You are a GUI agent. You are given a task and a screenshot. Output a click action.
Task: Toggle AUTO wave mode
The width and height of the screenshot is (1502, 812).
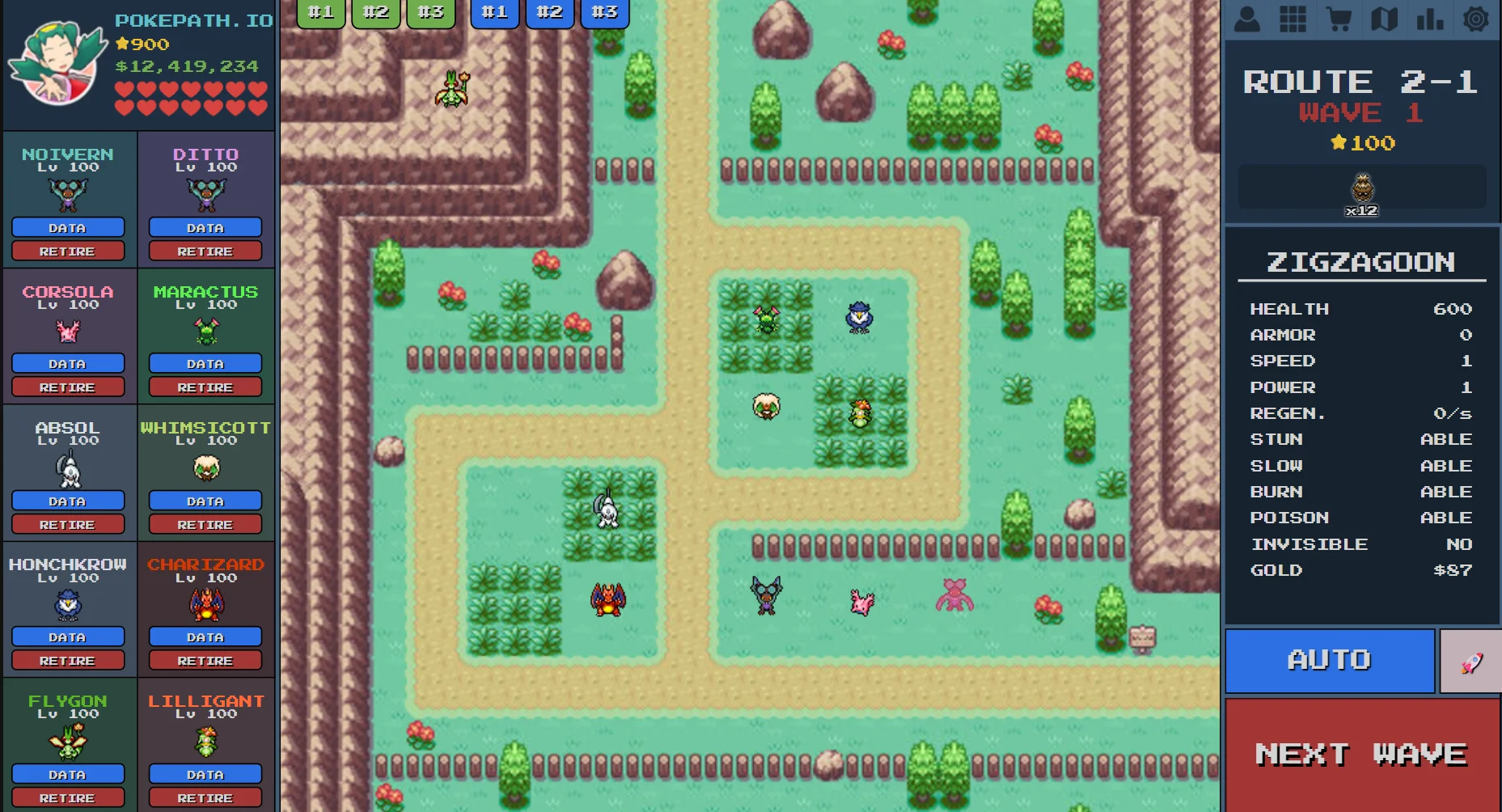pyautogui.click(x=1329, y=660)
